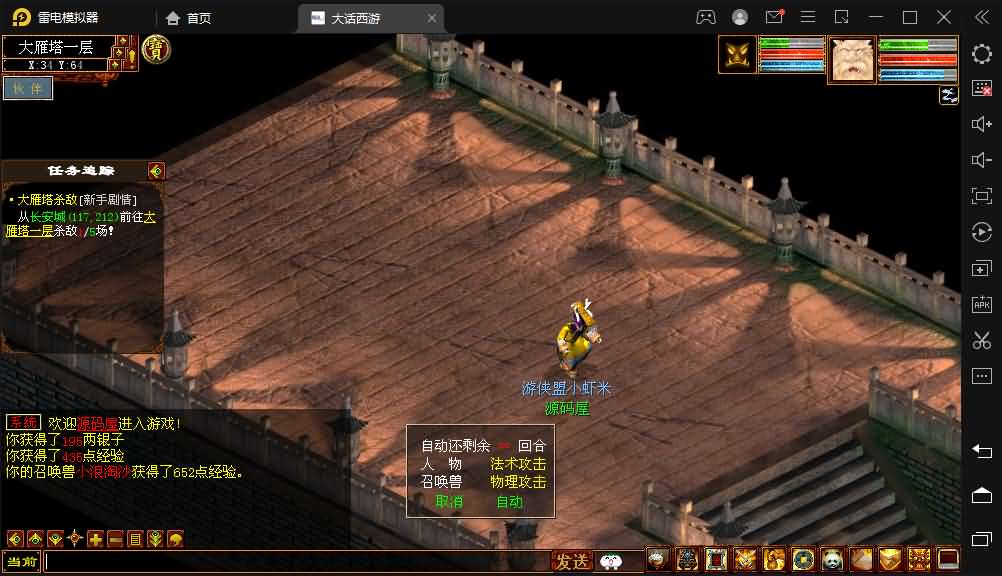
Task: Open the handshake icon in bottom toolbar
Action: coord(890,559)
